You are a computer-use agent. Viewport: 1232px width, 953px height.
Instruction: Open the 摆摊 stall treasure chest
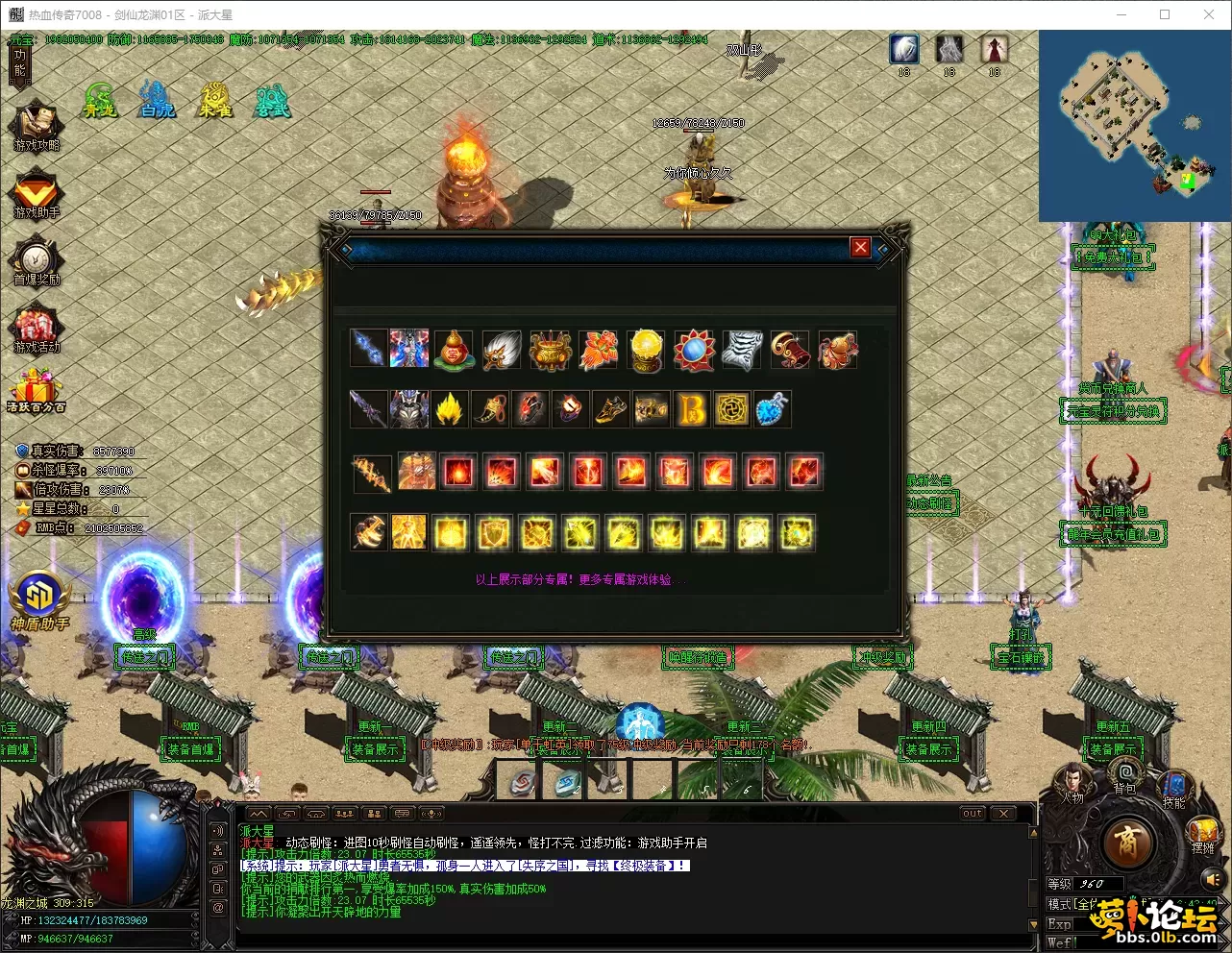click(1203, 832)
